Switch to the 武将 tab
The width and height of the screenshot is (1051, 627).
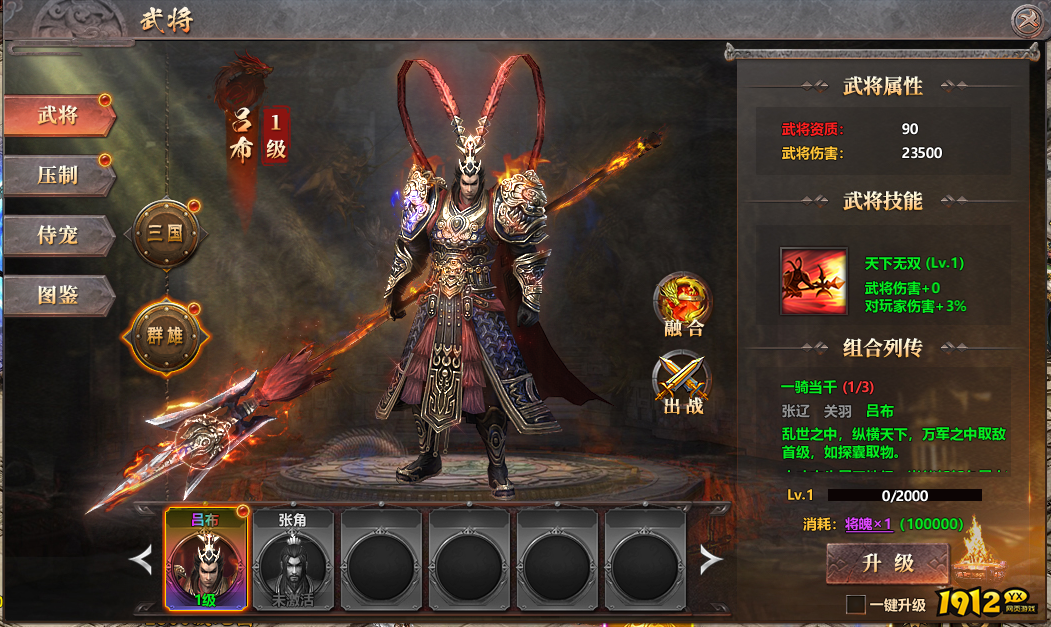[x=59, y=115]
